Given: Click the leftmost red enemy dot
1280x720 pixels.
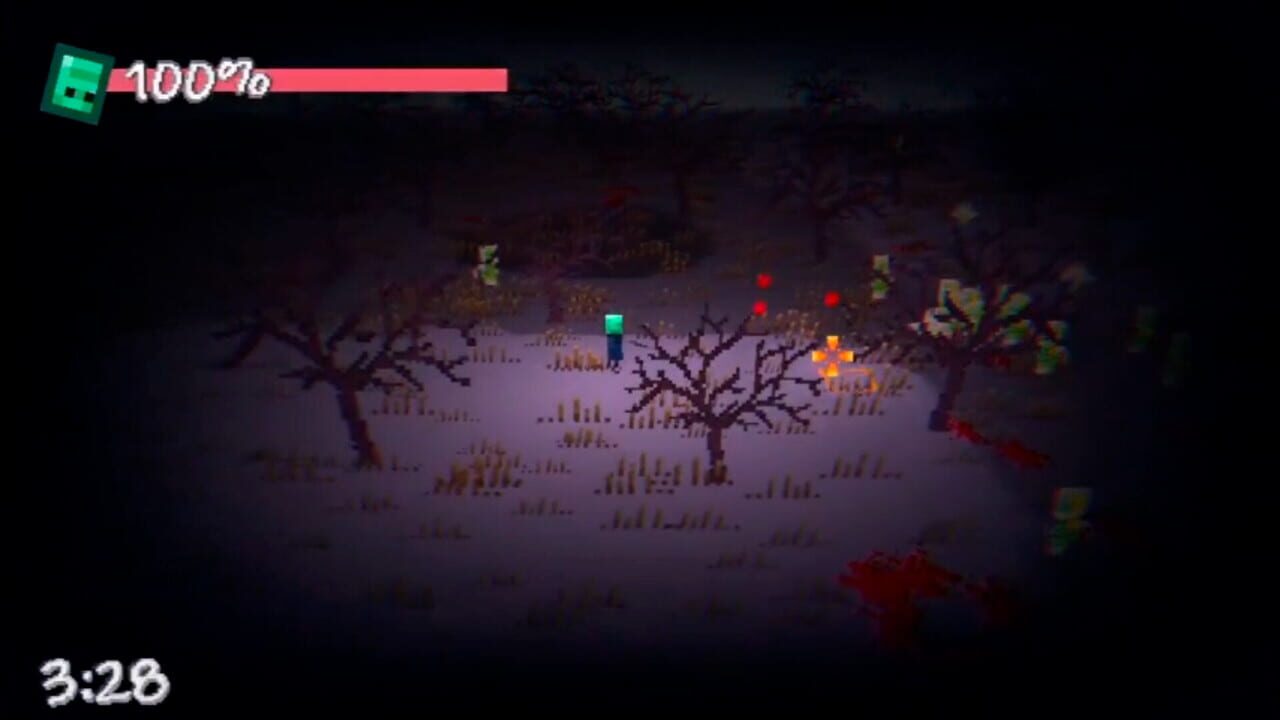Looking at the screenshot, I should tap(760, 307).
